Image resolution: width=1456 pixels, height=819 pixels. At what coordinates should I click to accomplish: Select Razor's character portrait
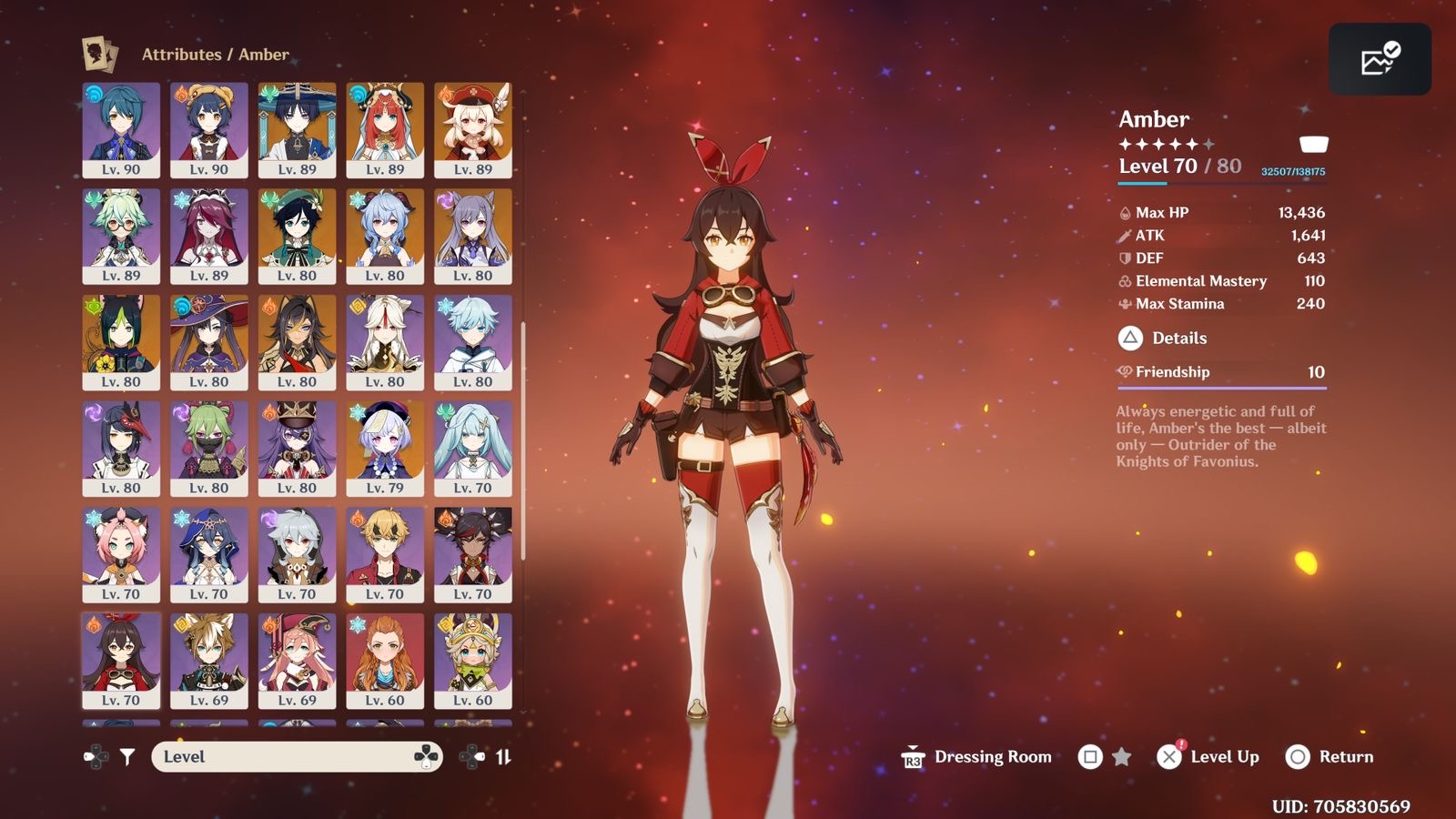click(x=297, y=554)
